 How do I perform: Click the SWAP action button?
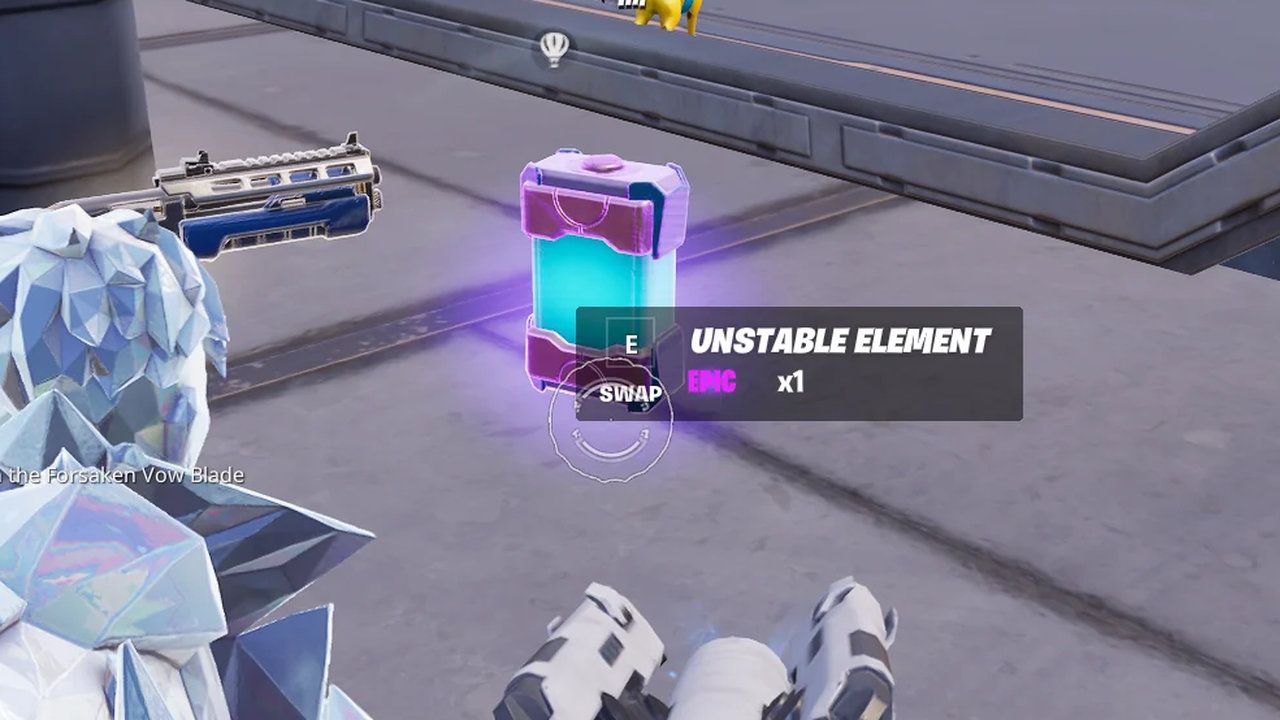629,394
